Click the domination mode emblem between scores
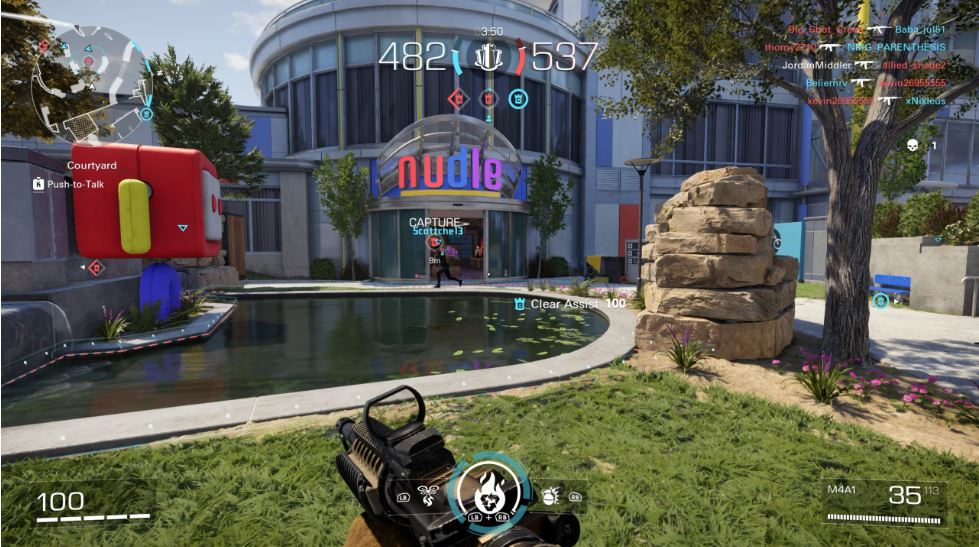Image resolution: width=979 pixels, height=547 pixels. click(489, 56)
